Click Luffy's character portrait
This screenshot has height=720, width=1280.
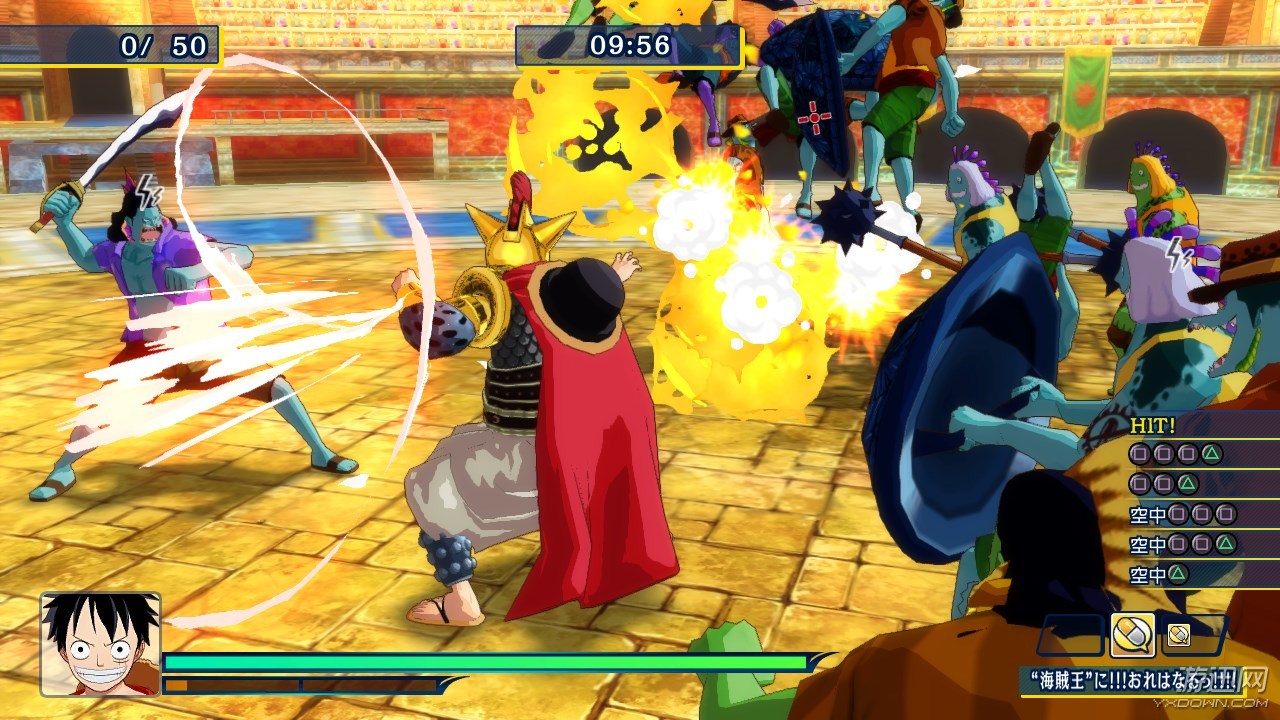(100, 643)
